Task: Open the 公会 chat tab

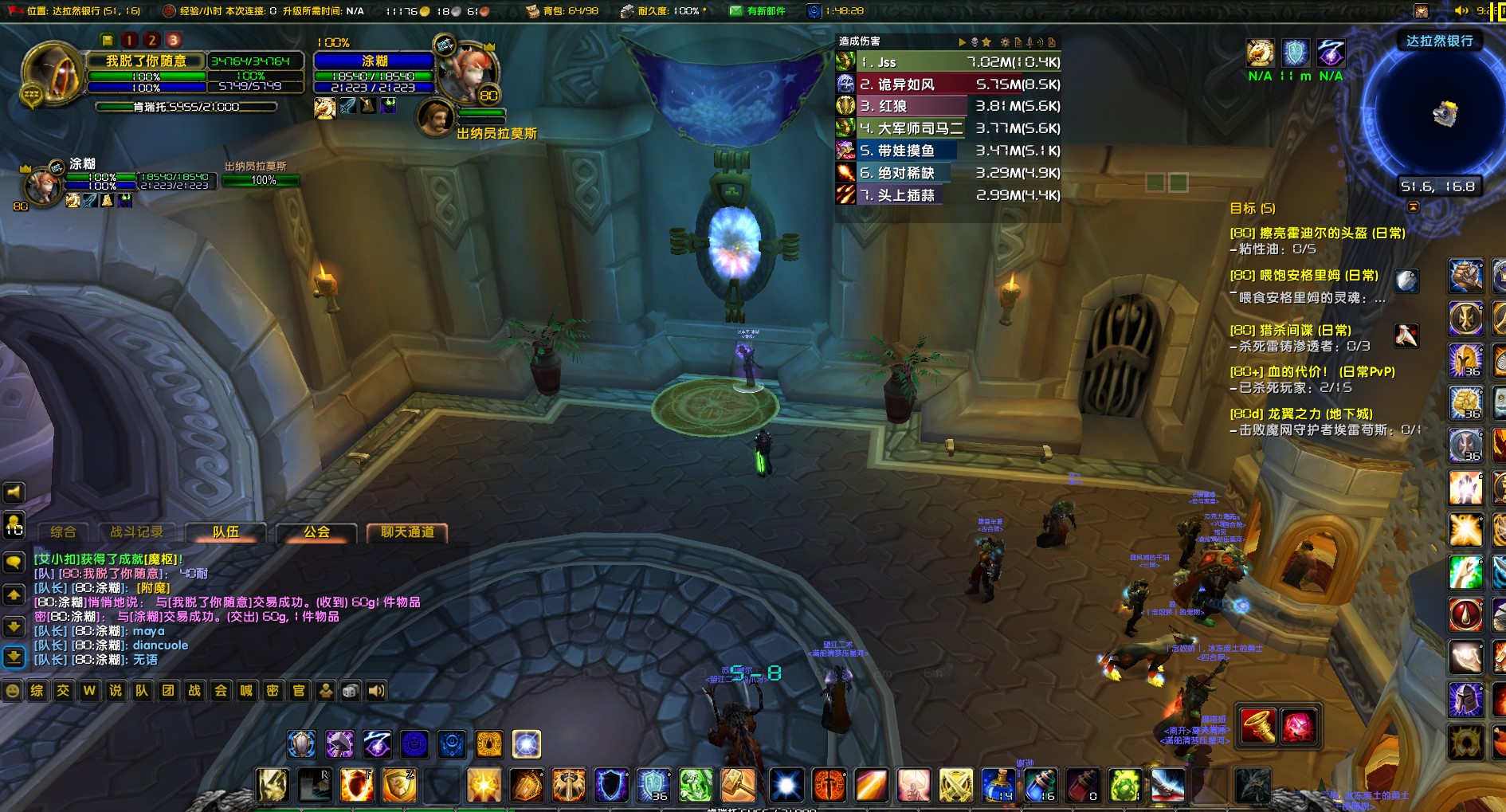Action: 316,532
